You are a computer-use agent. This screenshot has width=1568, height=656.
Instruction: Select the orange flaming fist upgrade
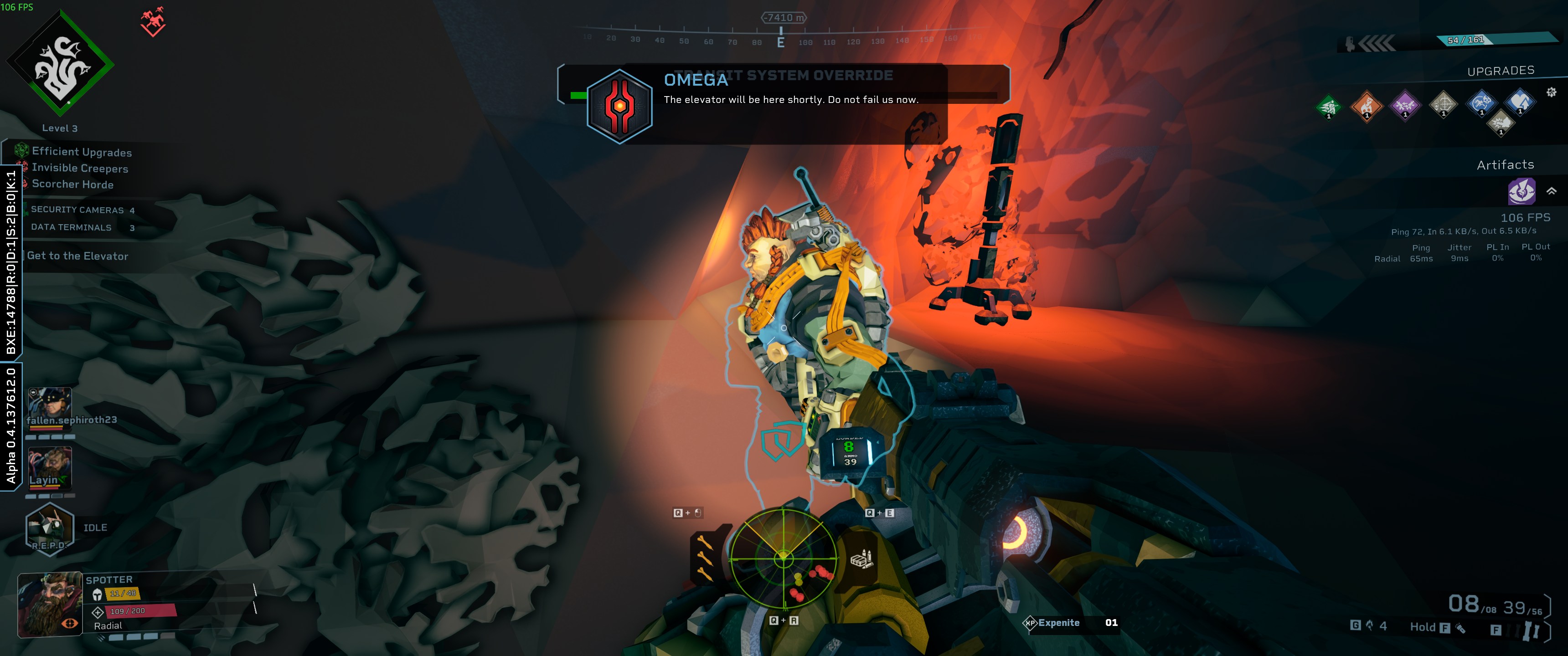[x=1367, y=107]
